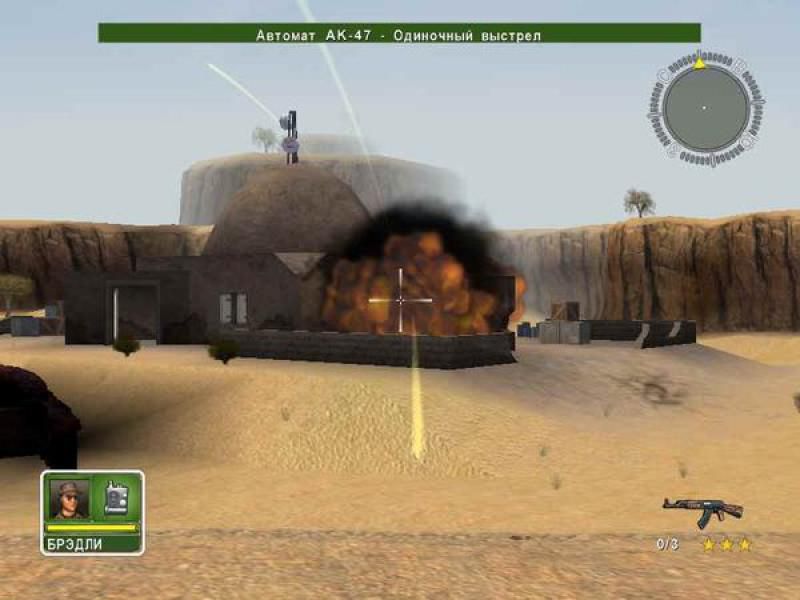Screen dimensions: 800x600
Task: Click the circular radar minimap
Action: tap(705, 108)
